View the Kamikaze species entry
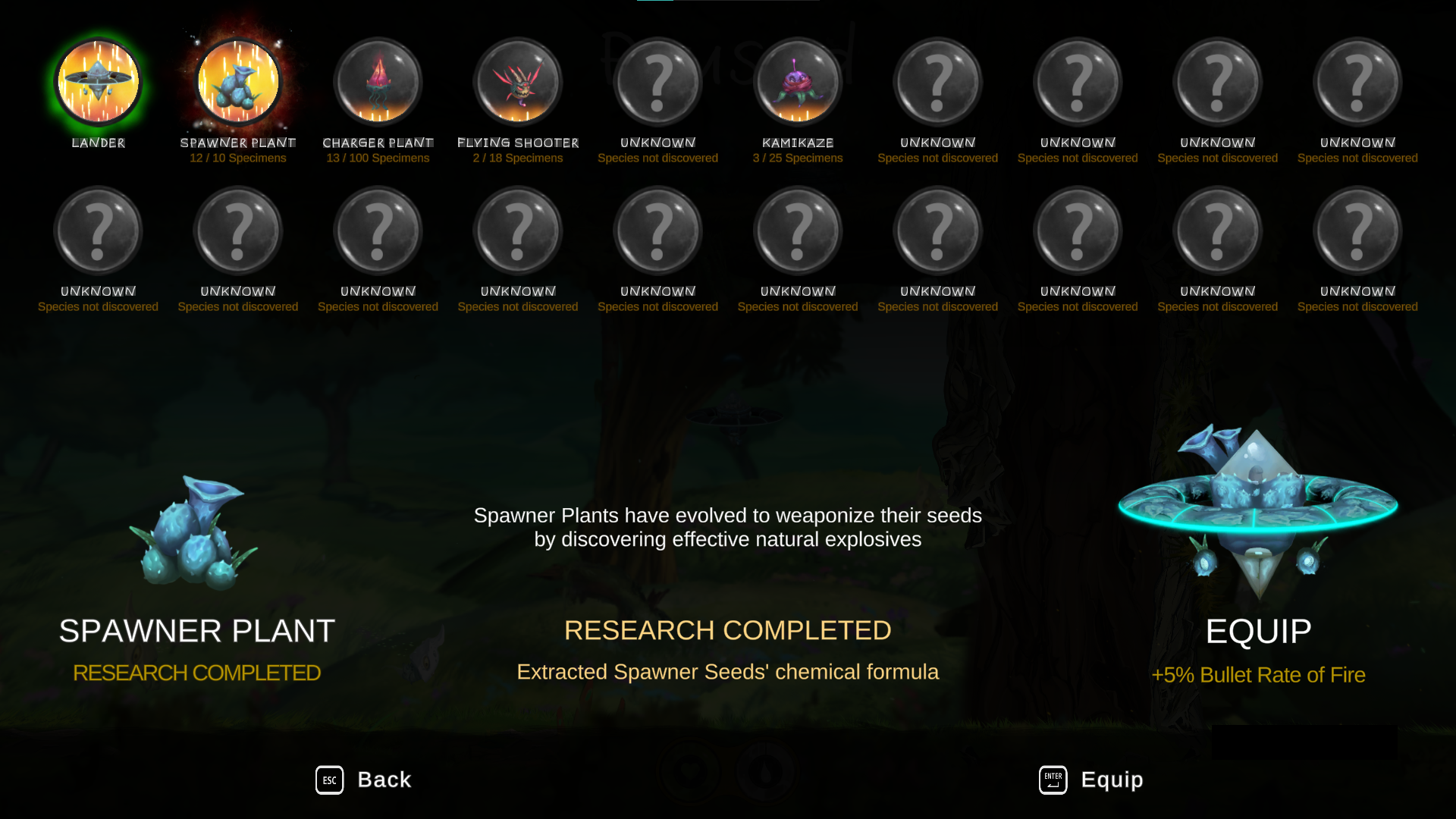 click(x=798, y=82)
